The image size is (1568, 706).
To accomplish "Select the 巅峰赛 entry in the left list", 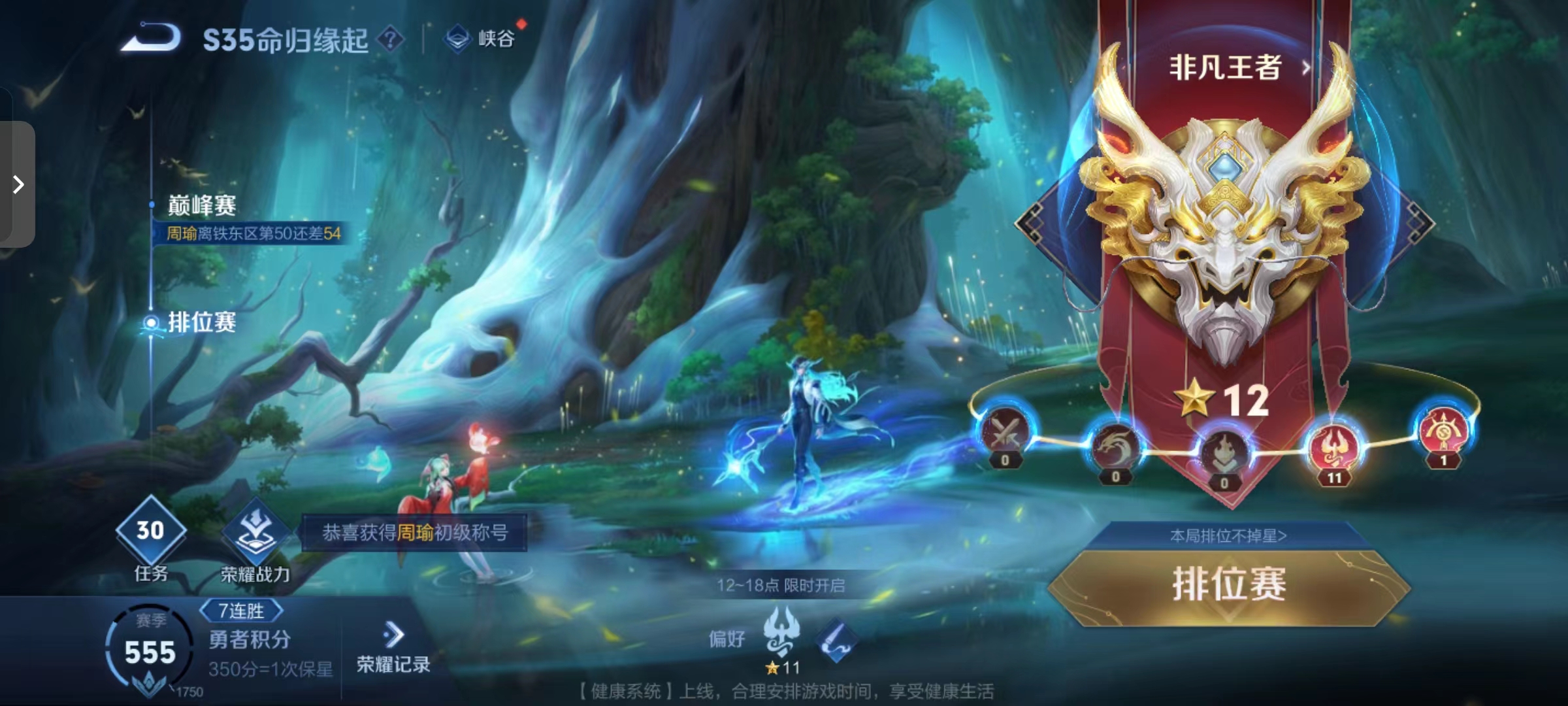I will 201,206.
